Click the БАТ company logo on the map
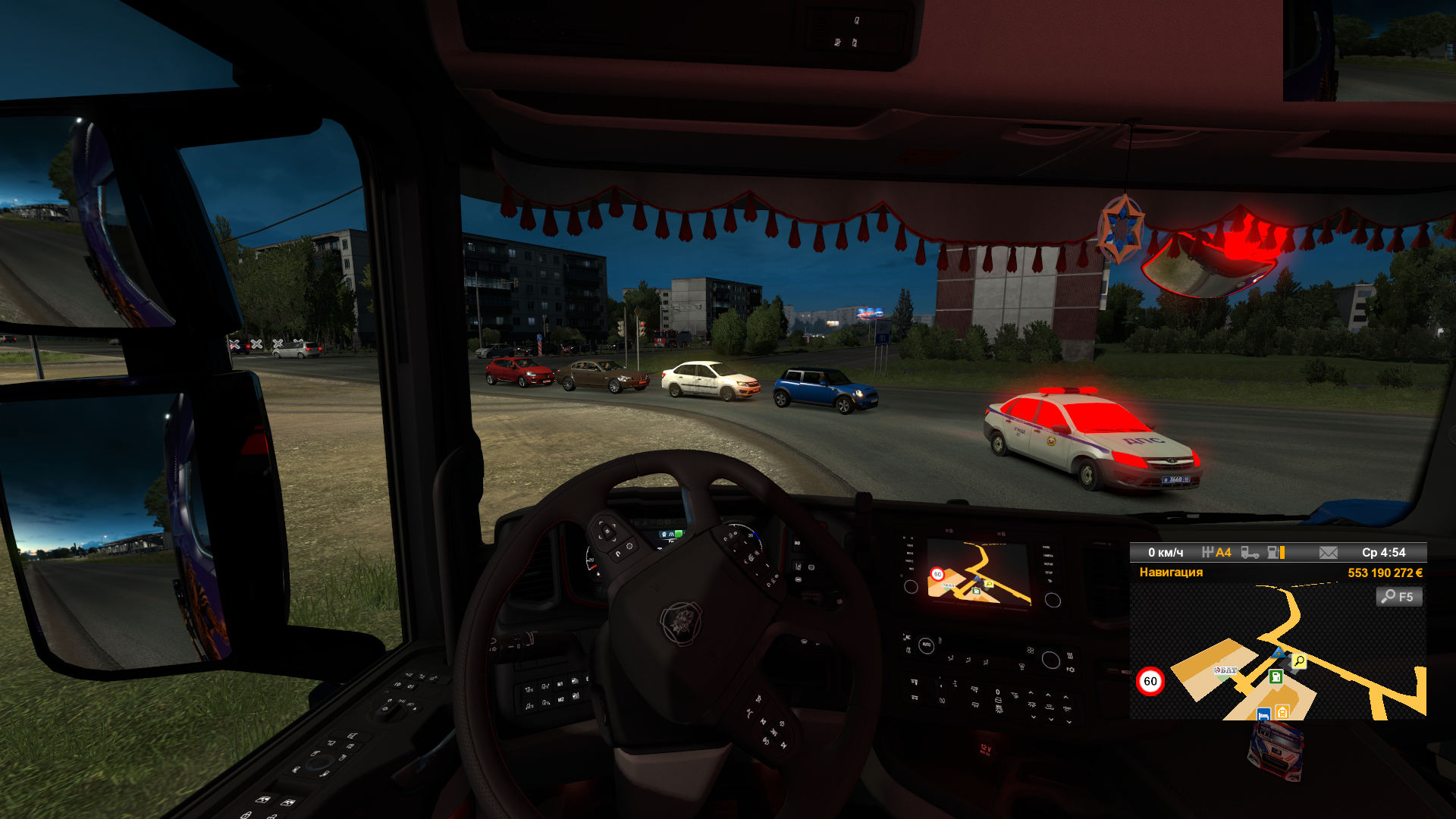Image resolution: width=1456 pixels, height=819 pixels. [1225, 670]
